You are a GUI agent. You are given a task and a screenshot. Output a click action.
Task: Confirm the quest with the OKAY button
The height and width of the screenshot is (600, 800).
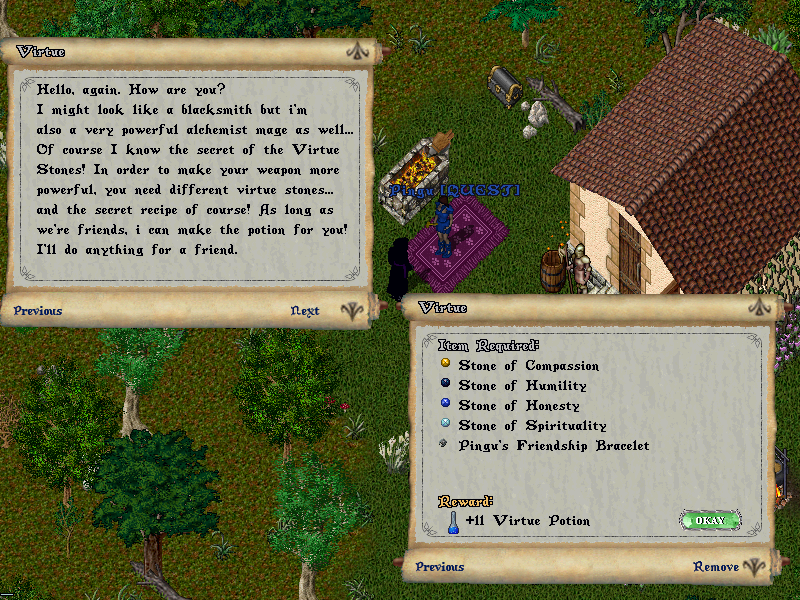tap(710, 520)
